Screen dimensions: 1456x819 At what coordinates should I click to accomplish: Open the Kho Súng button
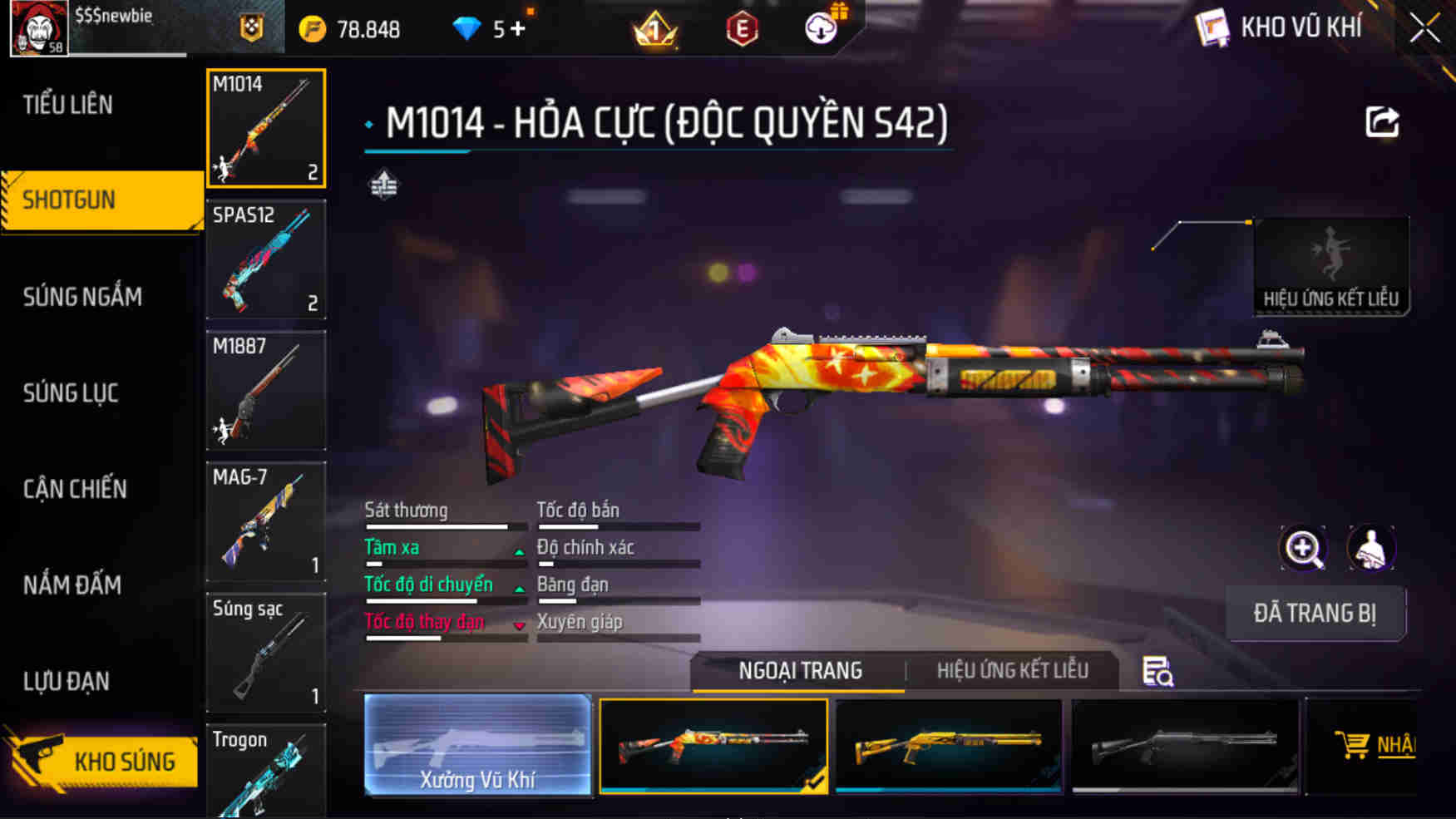tap(104, 760)
